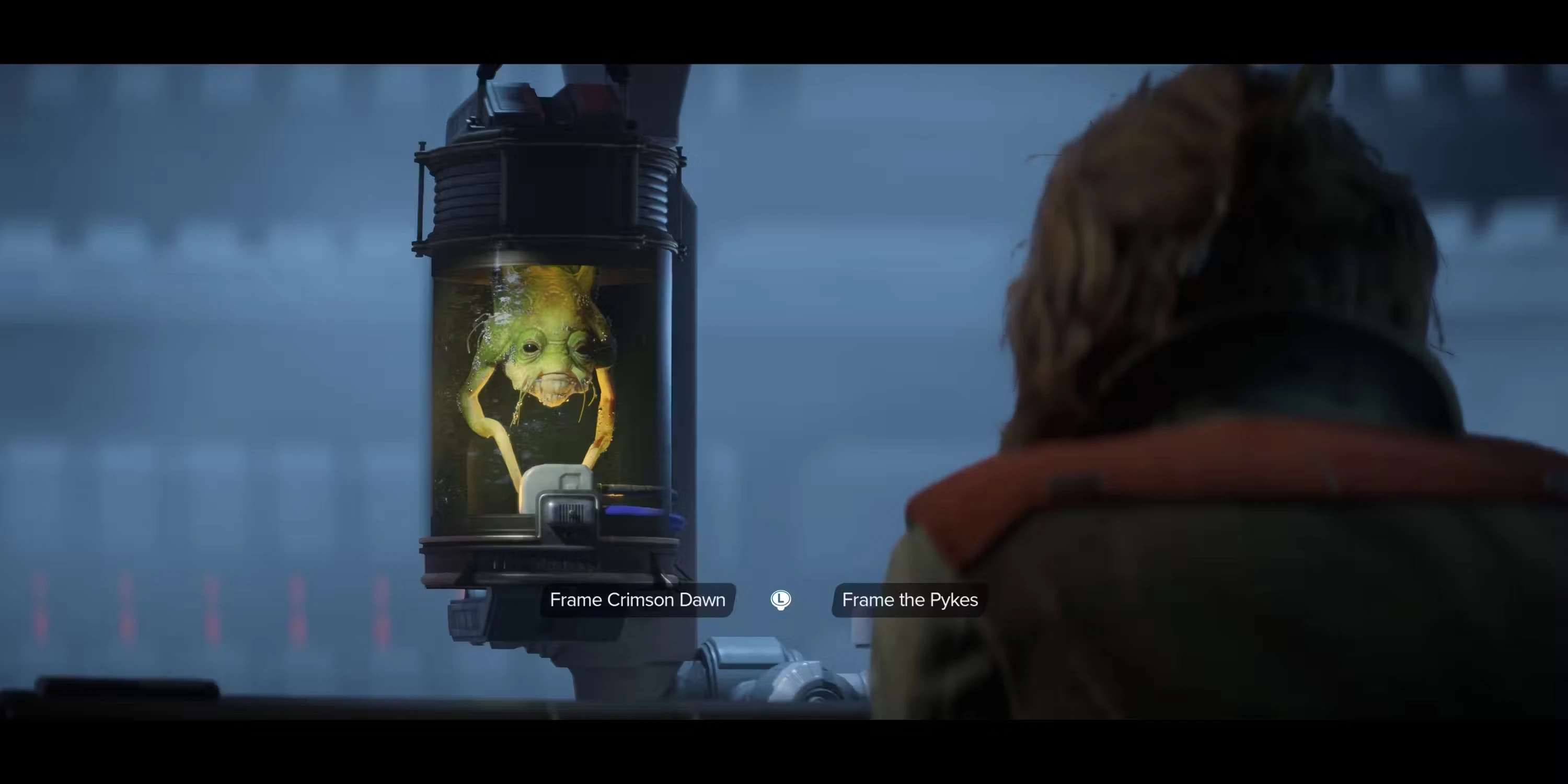Choose the Frame the Pykes dialogue option
The width and height of the screenshot is (1568, 784).
tap(909, 599)
